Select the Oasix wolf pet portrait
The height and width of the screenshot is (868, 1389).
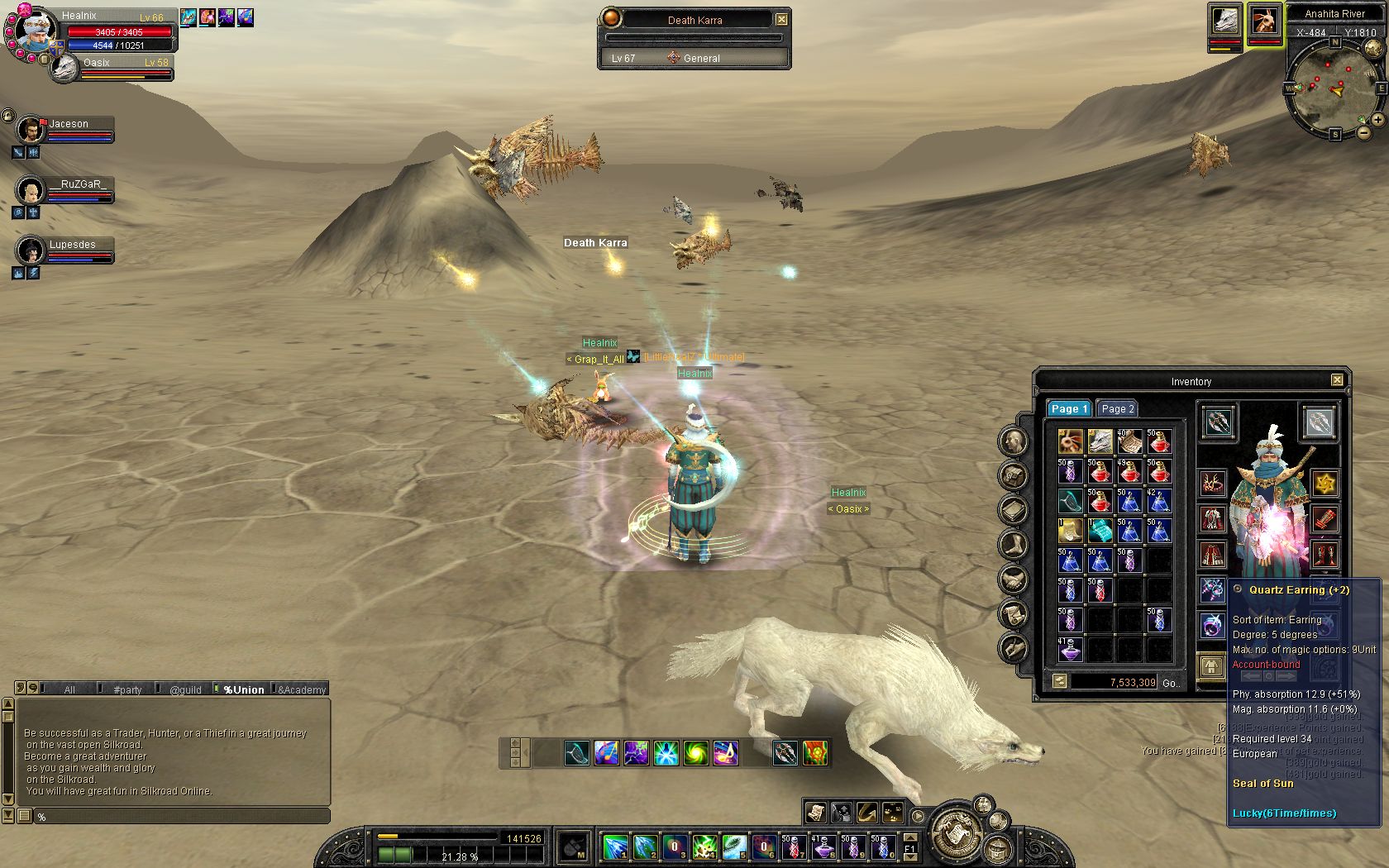64,69
